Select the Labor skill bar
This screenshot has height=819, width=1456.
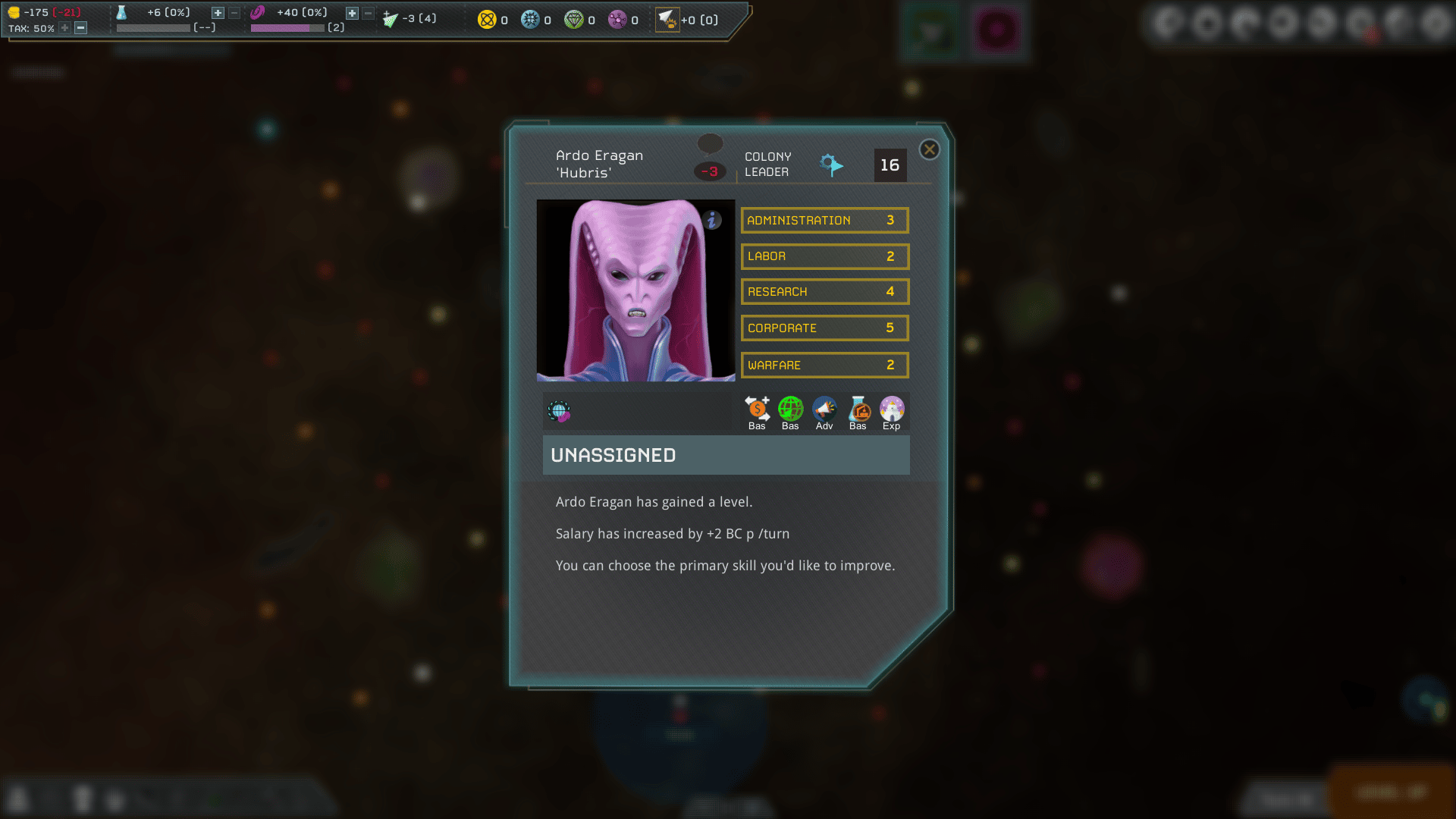[824, 256]
